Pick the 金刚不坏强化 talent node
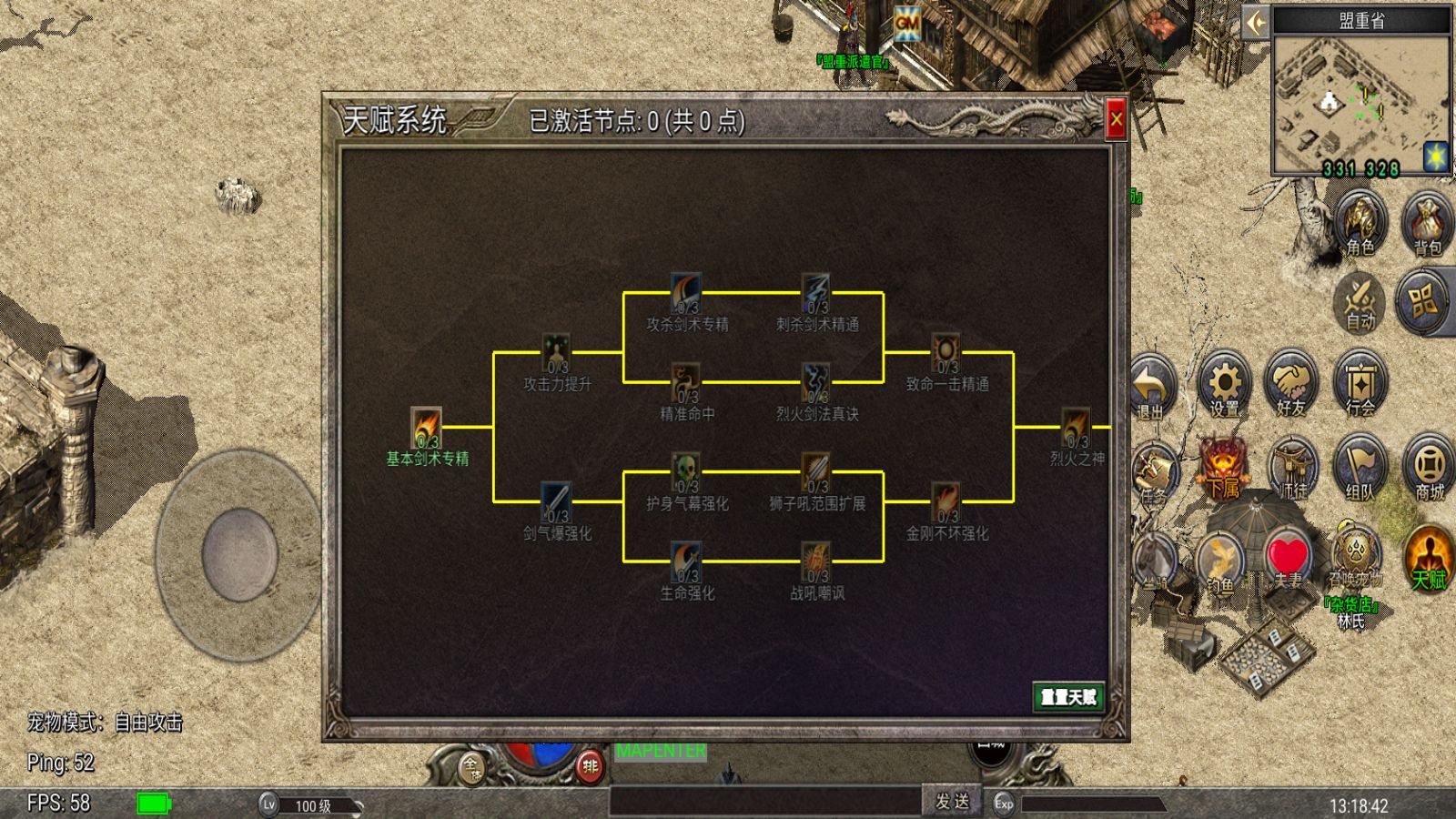1456x819 pixels. 946,502
